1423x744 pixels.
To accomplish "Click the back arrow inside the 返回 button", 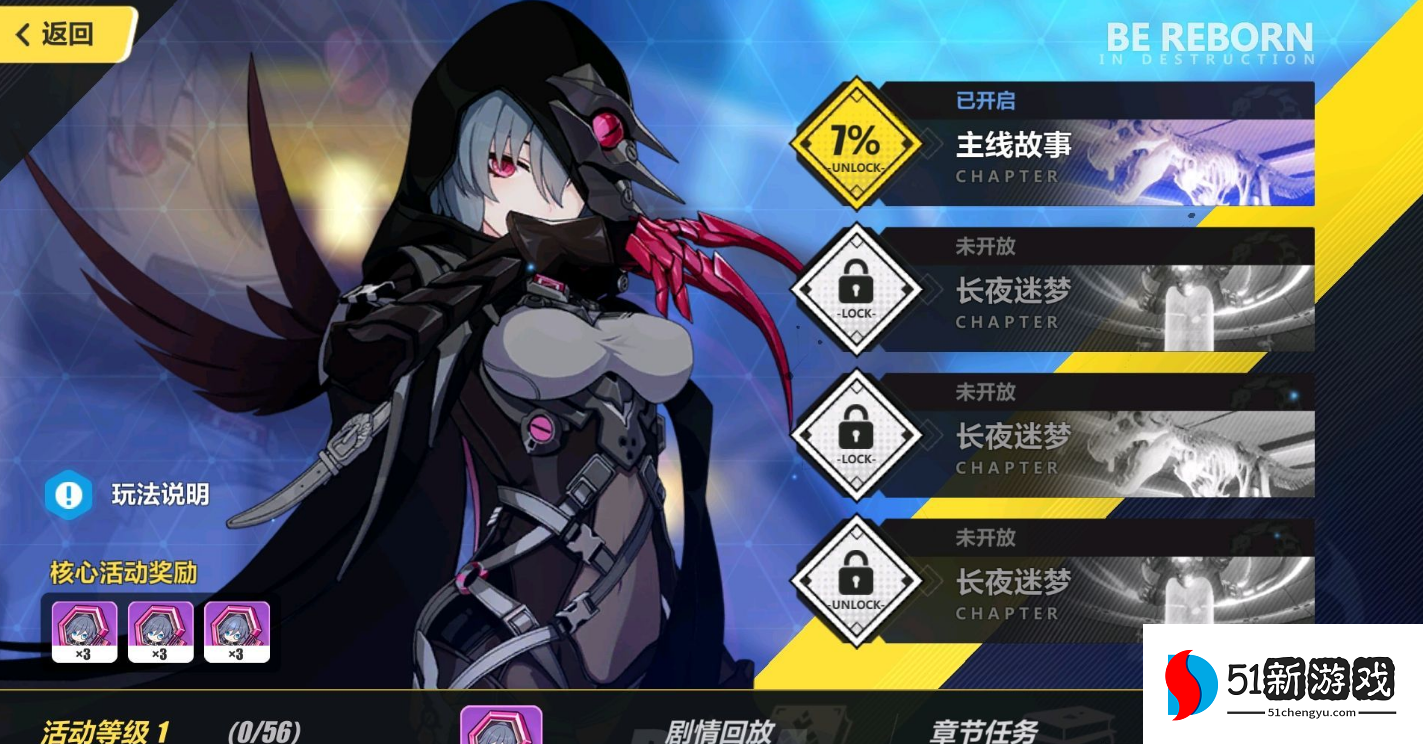I will (x=24, y=33).
